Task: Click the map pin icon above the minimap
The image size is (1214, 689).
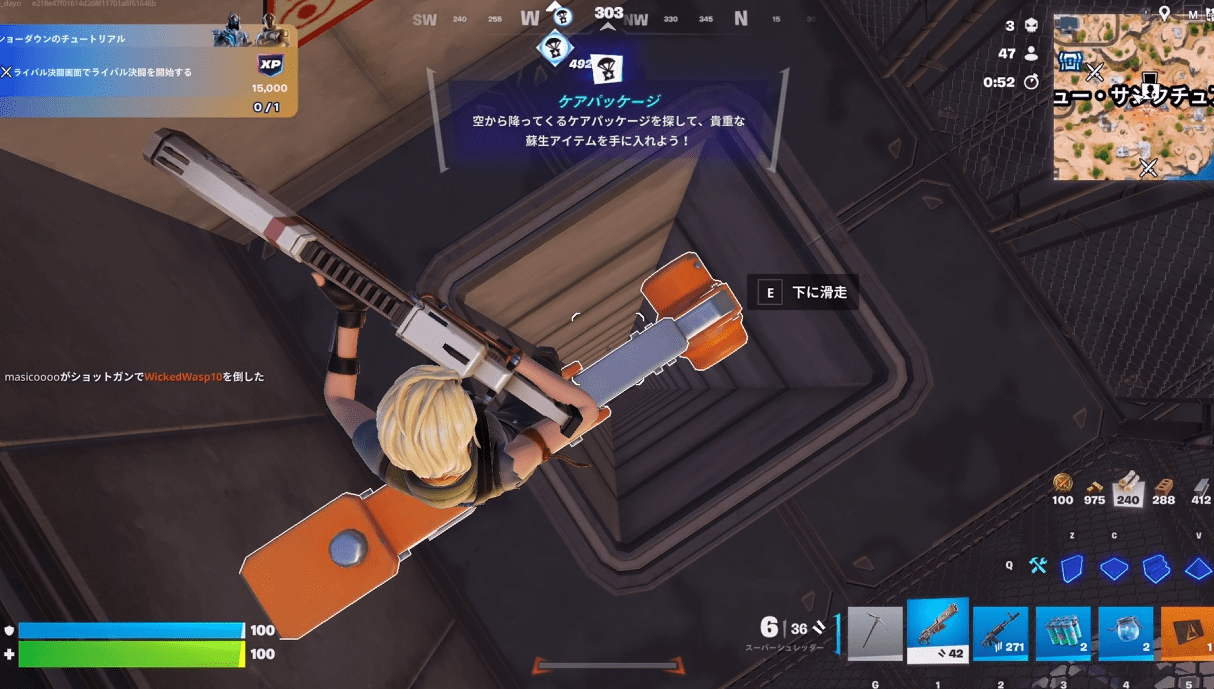Action: pyautogui.click(x=1164, y=13)
